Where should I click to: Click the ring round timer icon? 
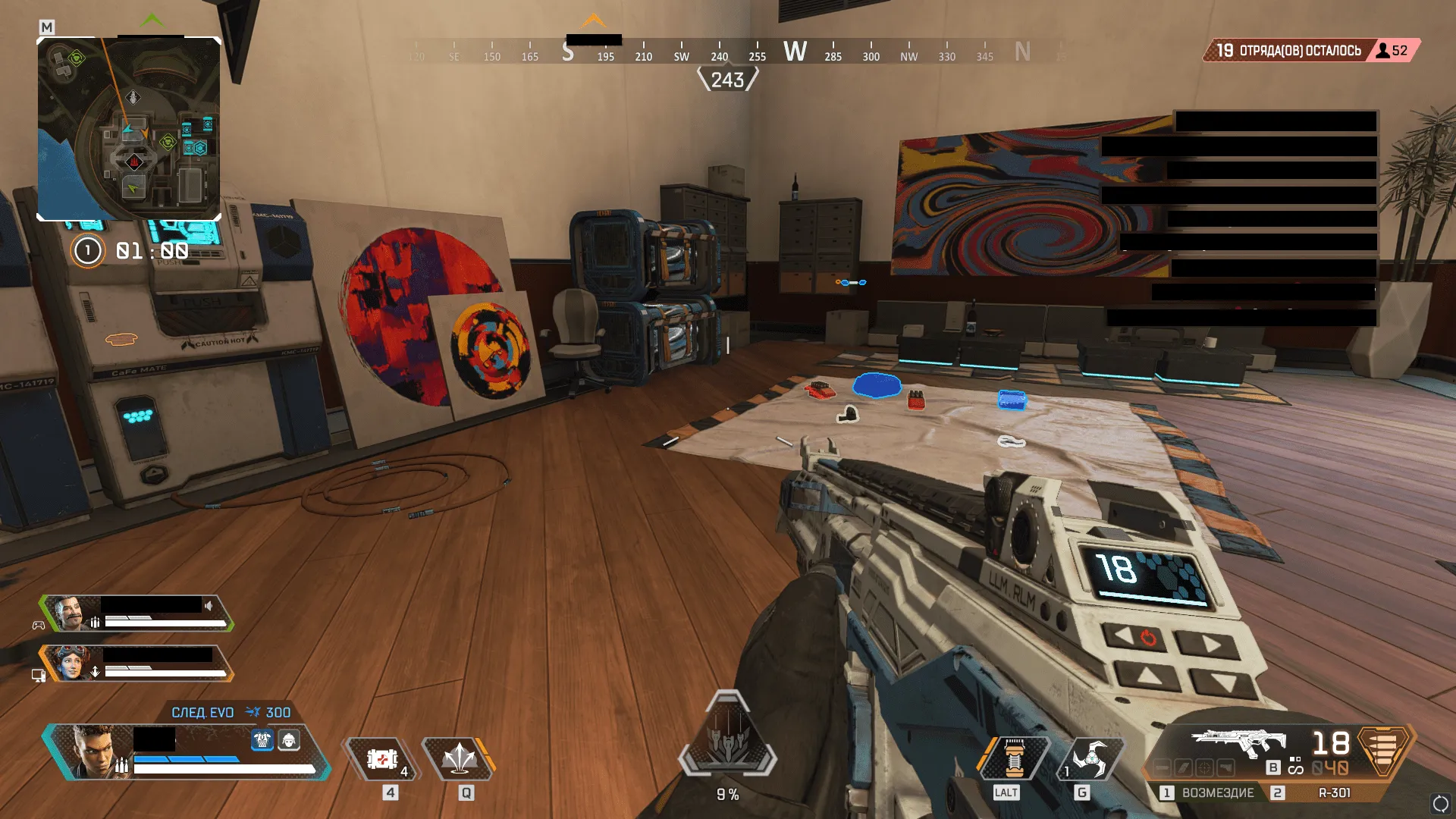pyautogui.click(x=87, y=250)
